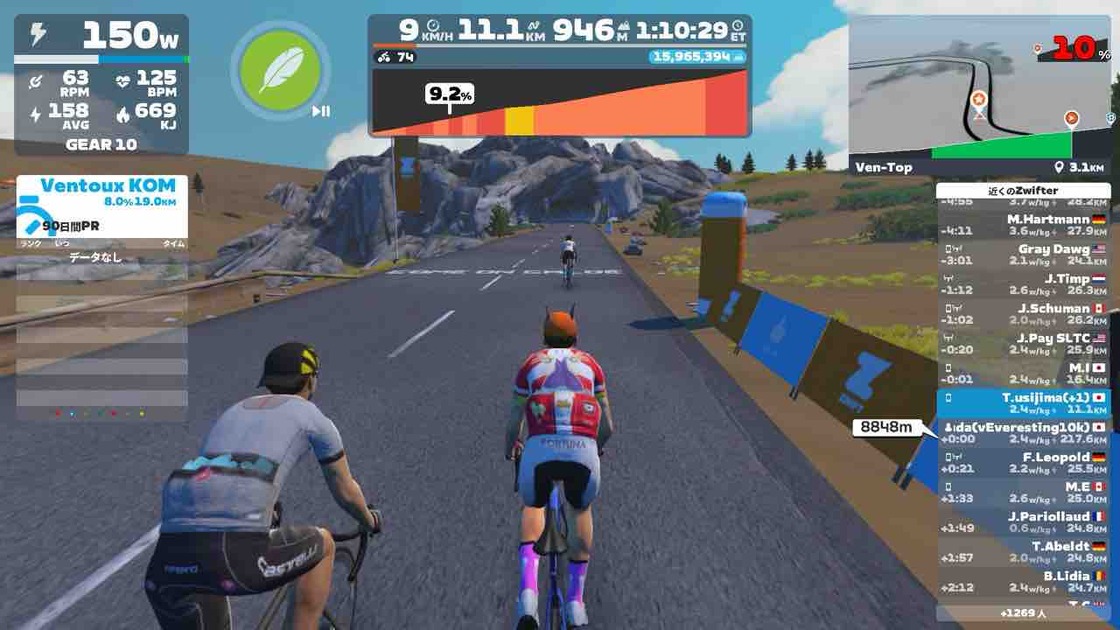Click the star marker on the minimap

click(978, 99)
